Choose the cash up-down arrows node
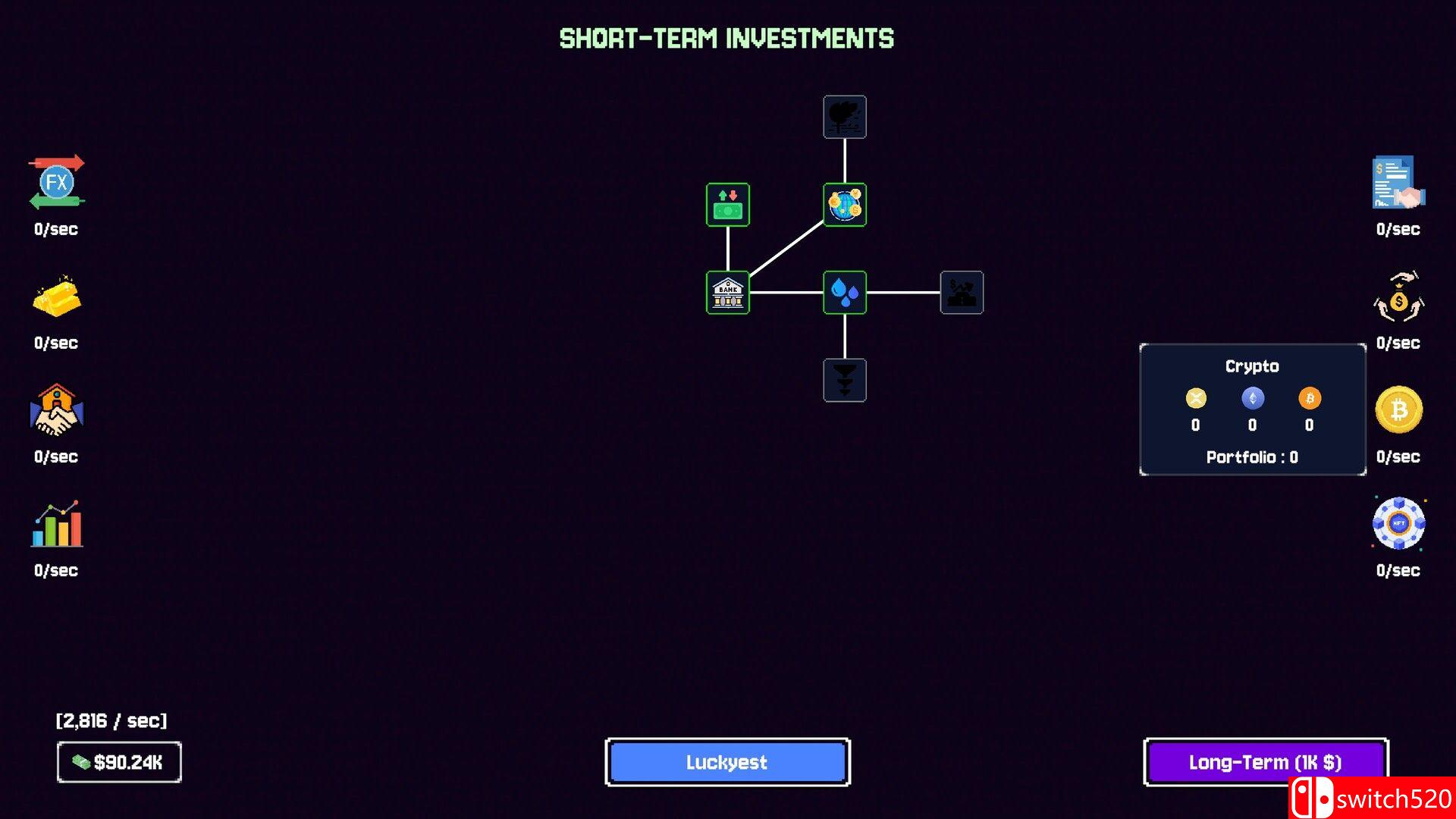 (727, 205)
